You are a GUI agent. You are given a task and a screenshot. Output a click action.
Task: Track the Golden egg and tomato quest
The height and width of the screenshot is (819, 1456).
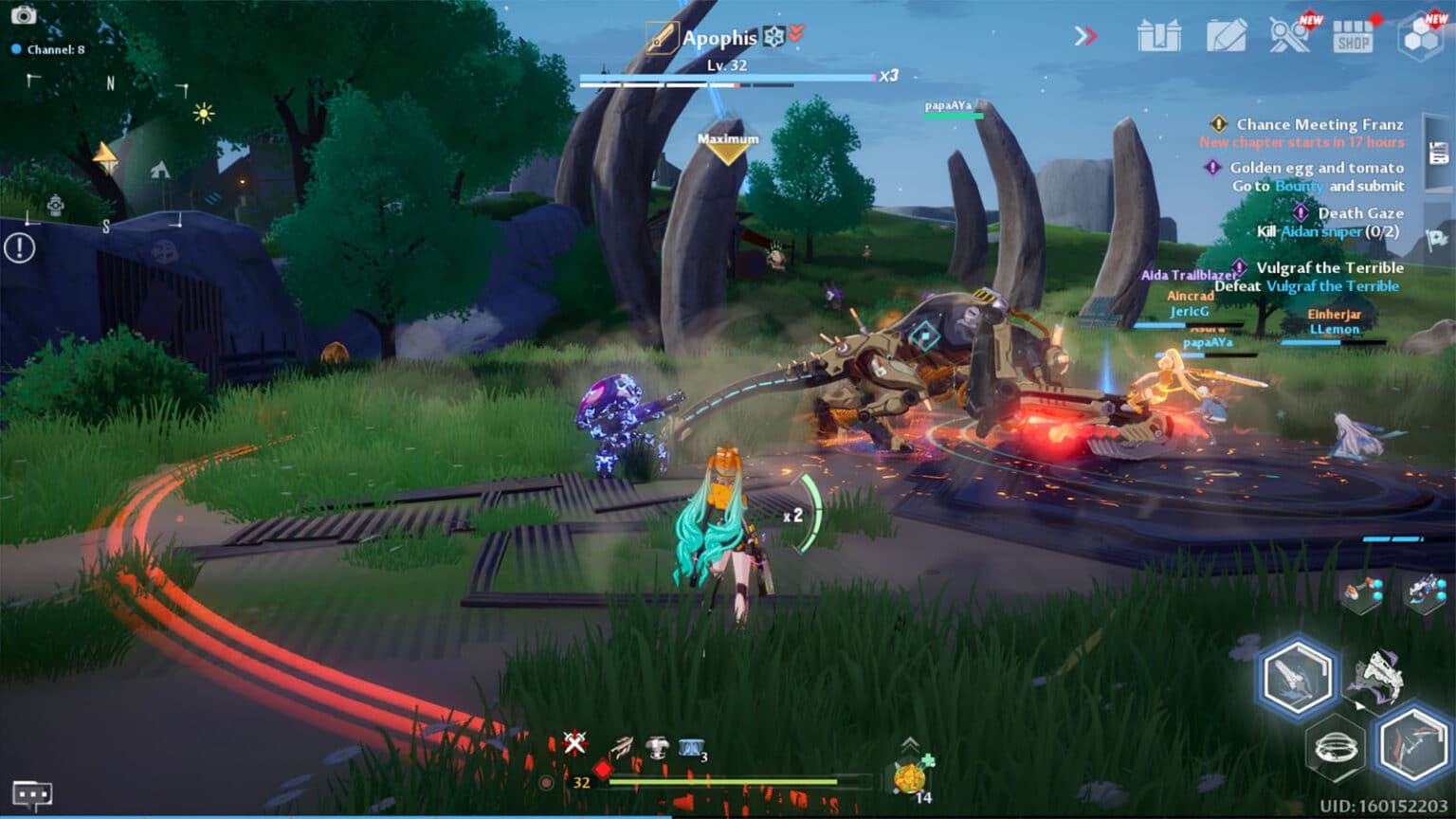coord(1316,168)
